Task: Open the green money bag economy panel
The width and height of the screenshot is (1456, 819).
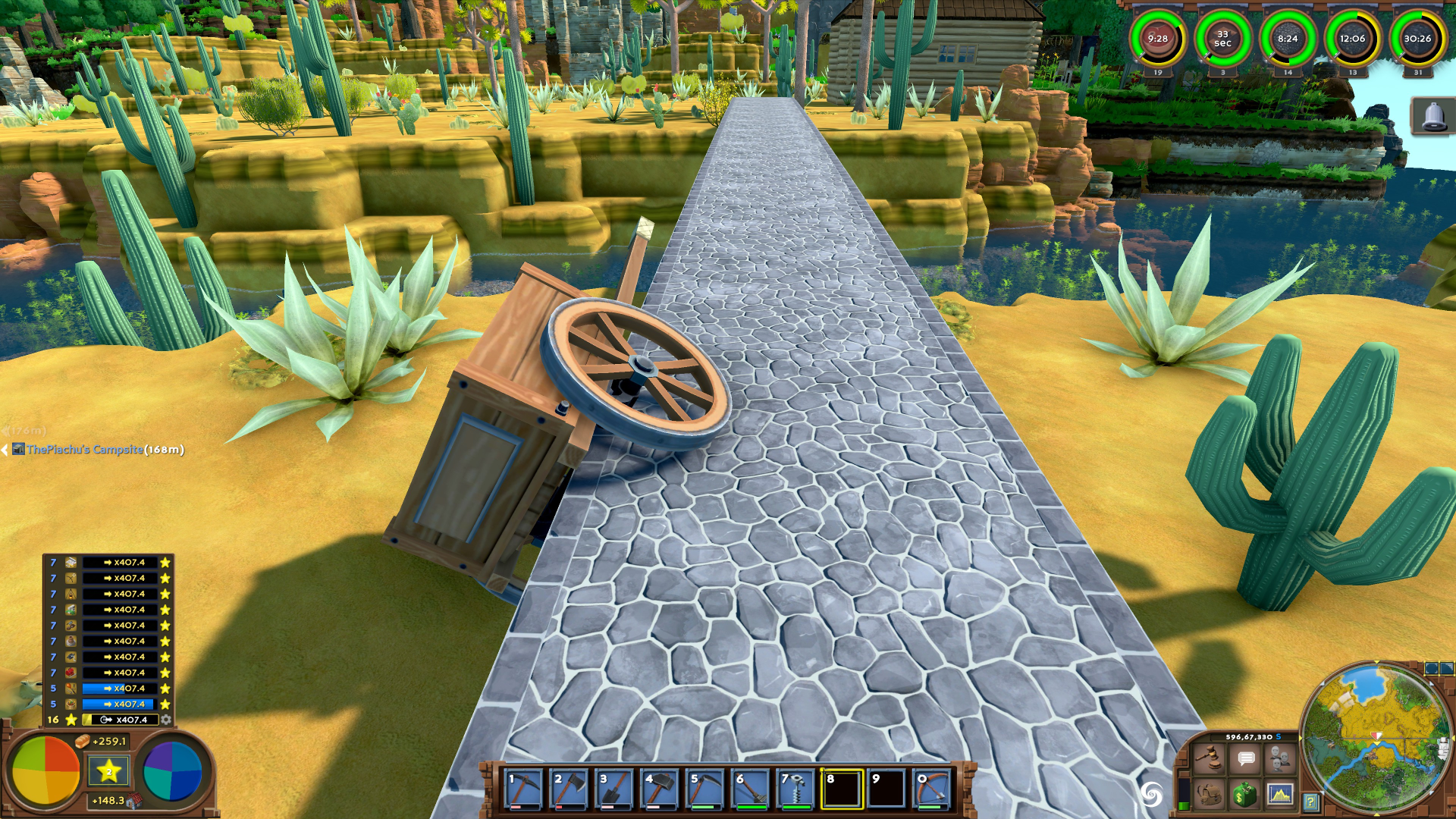Action: pyautogui.click(x=1244, y=795)
